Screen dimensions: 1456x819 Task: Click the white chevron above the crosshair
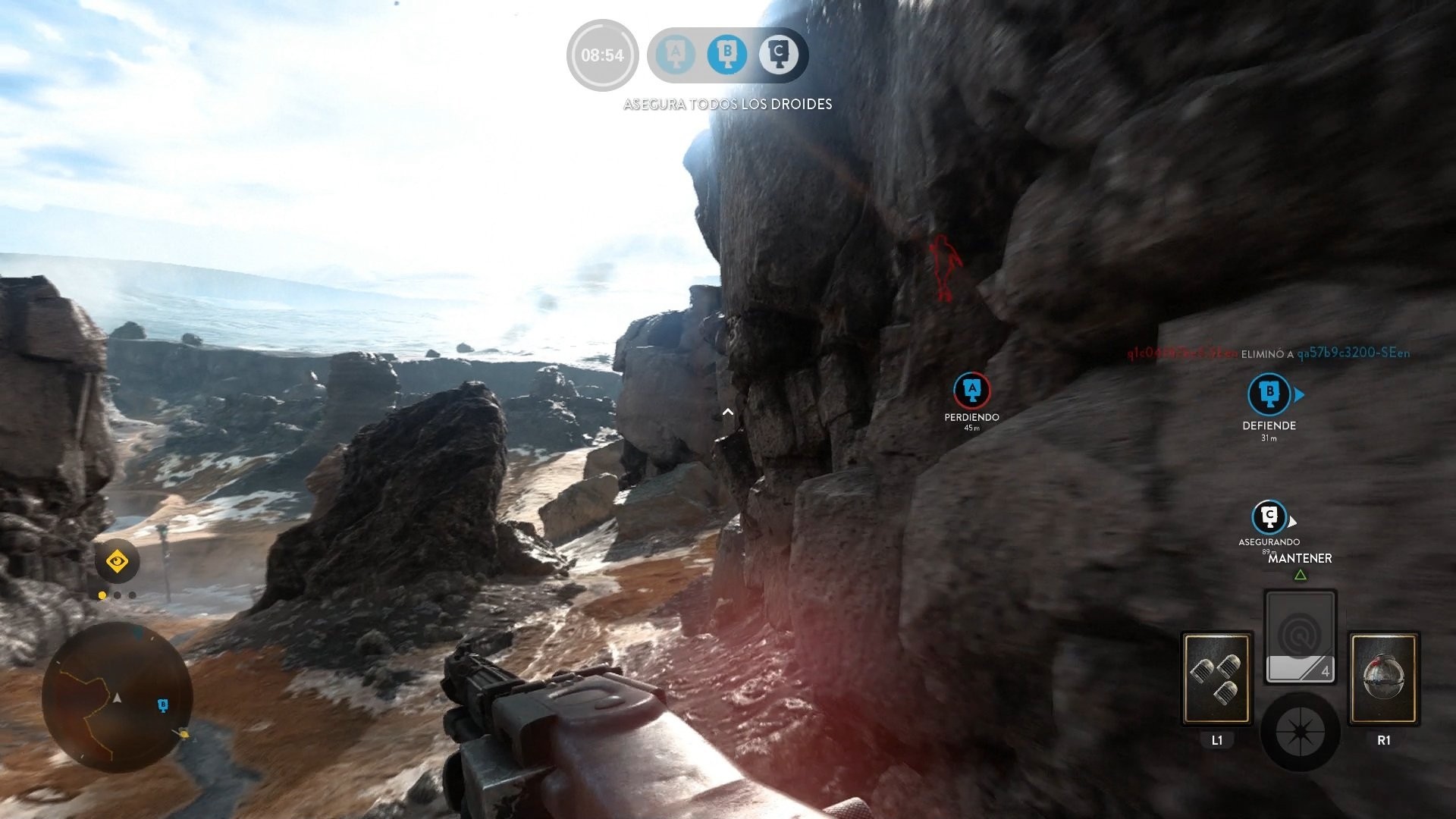coord(729,412)
